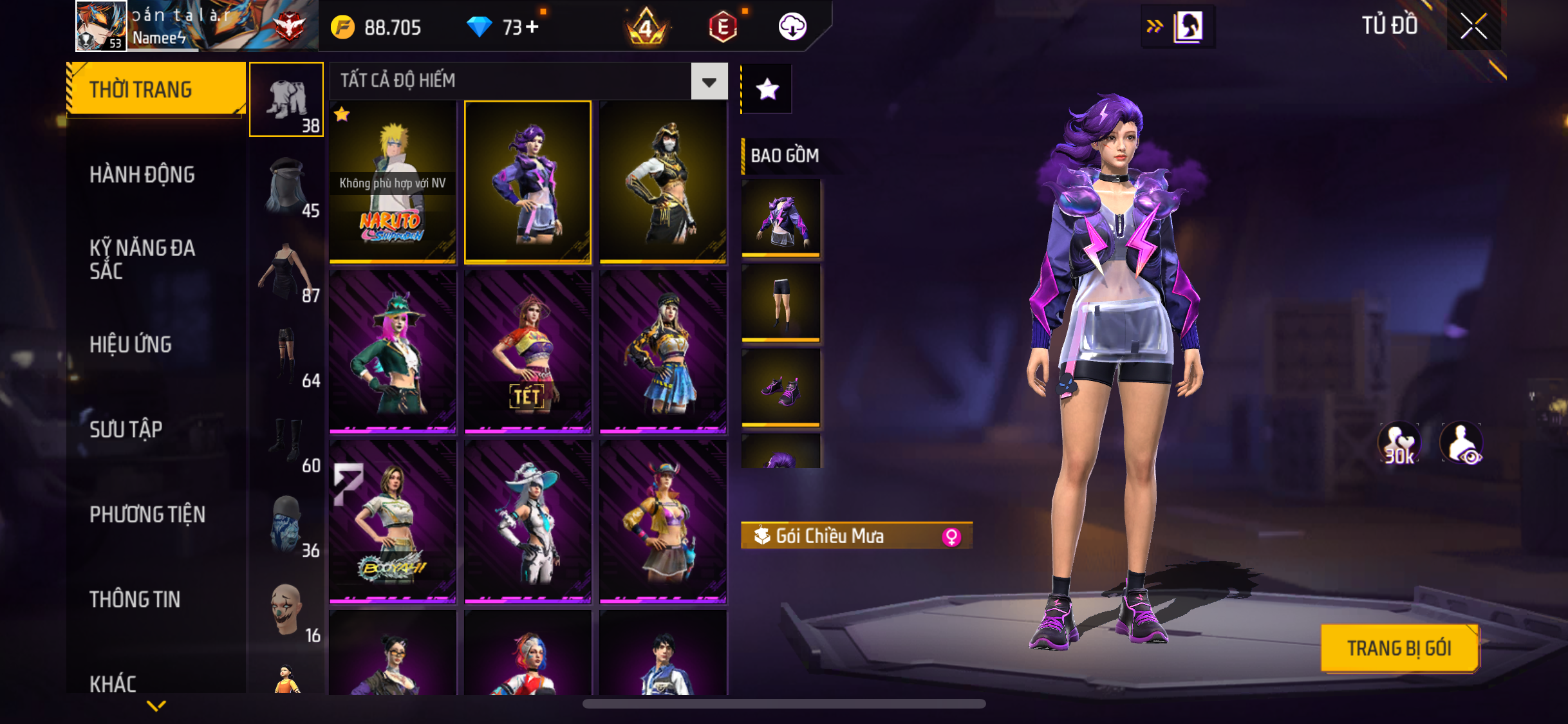This screenshot has height=724, width=1568.
Task: View the purple sneakers bundle piece
Action: [781, 388]
